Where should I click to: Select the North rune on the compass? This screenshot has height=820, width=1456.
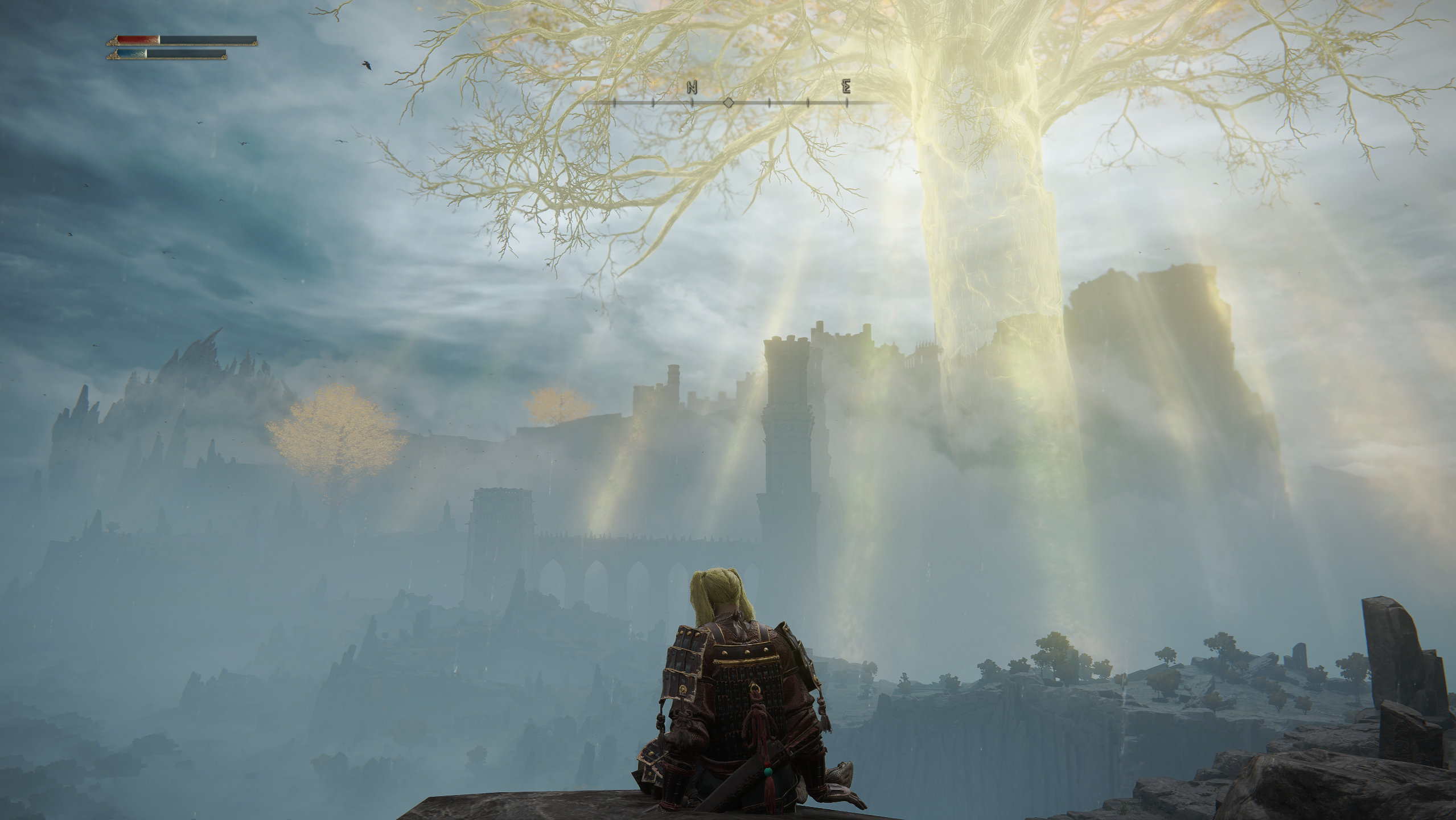[692, 87]
